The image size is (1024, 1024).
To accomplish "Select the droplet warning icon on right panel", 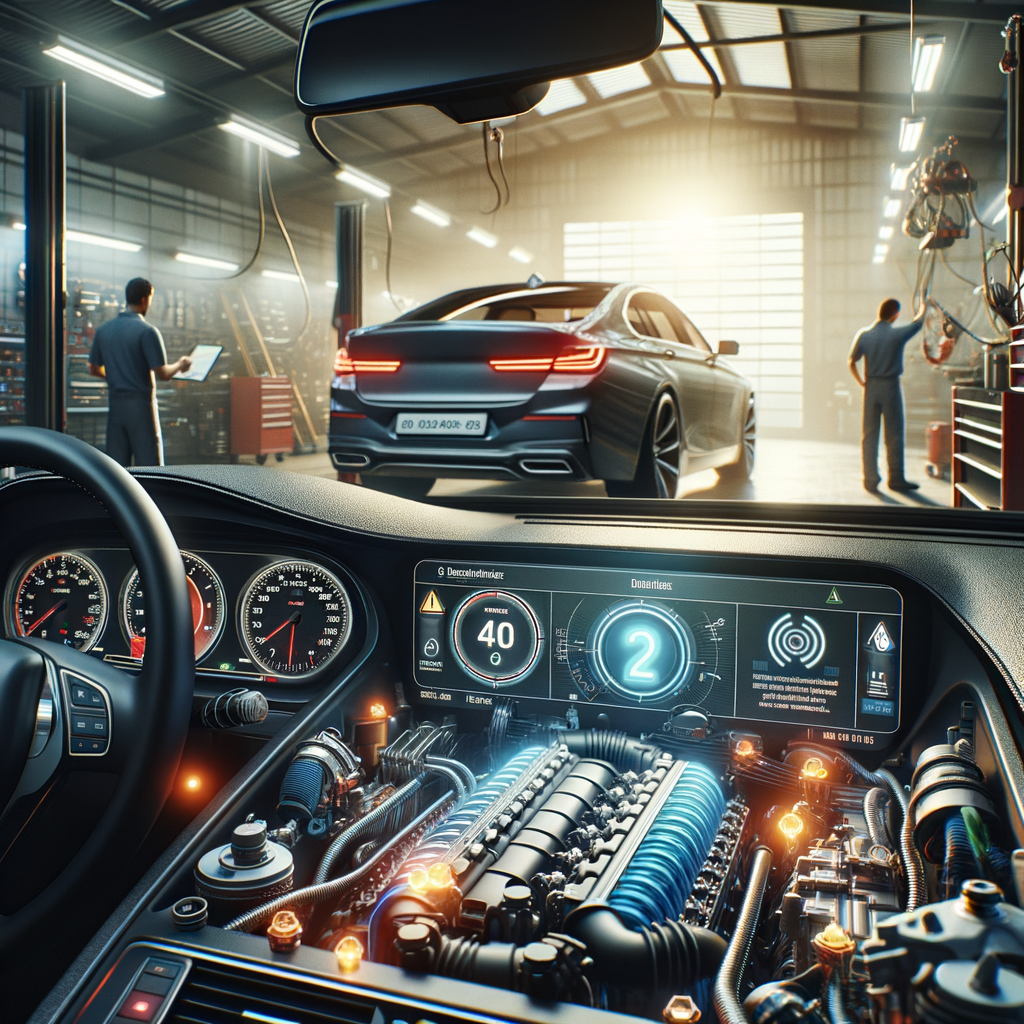I will (879, 637).
